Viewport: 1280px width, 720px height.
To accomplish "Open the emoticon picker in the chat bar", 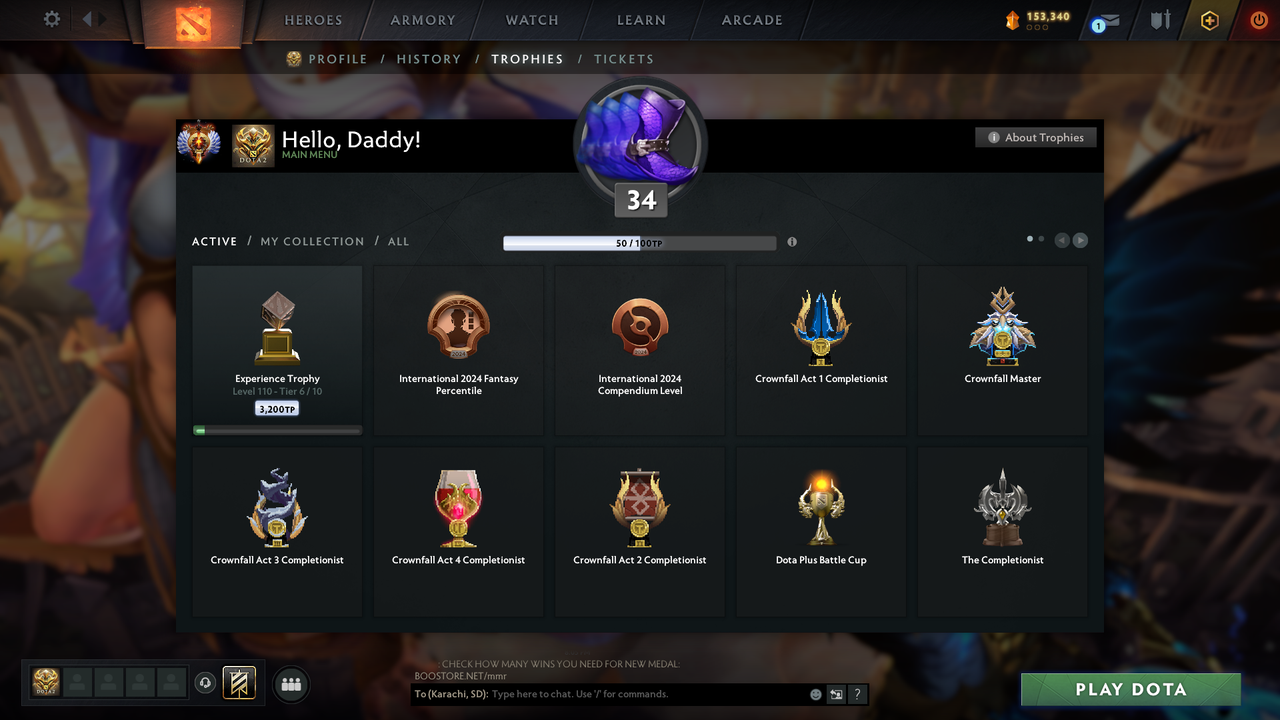I will coord(815,693).
